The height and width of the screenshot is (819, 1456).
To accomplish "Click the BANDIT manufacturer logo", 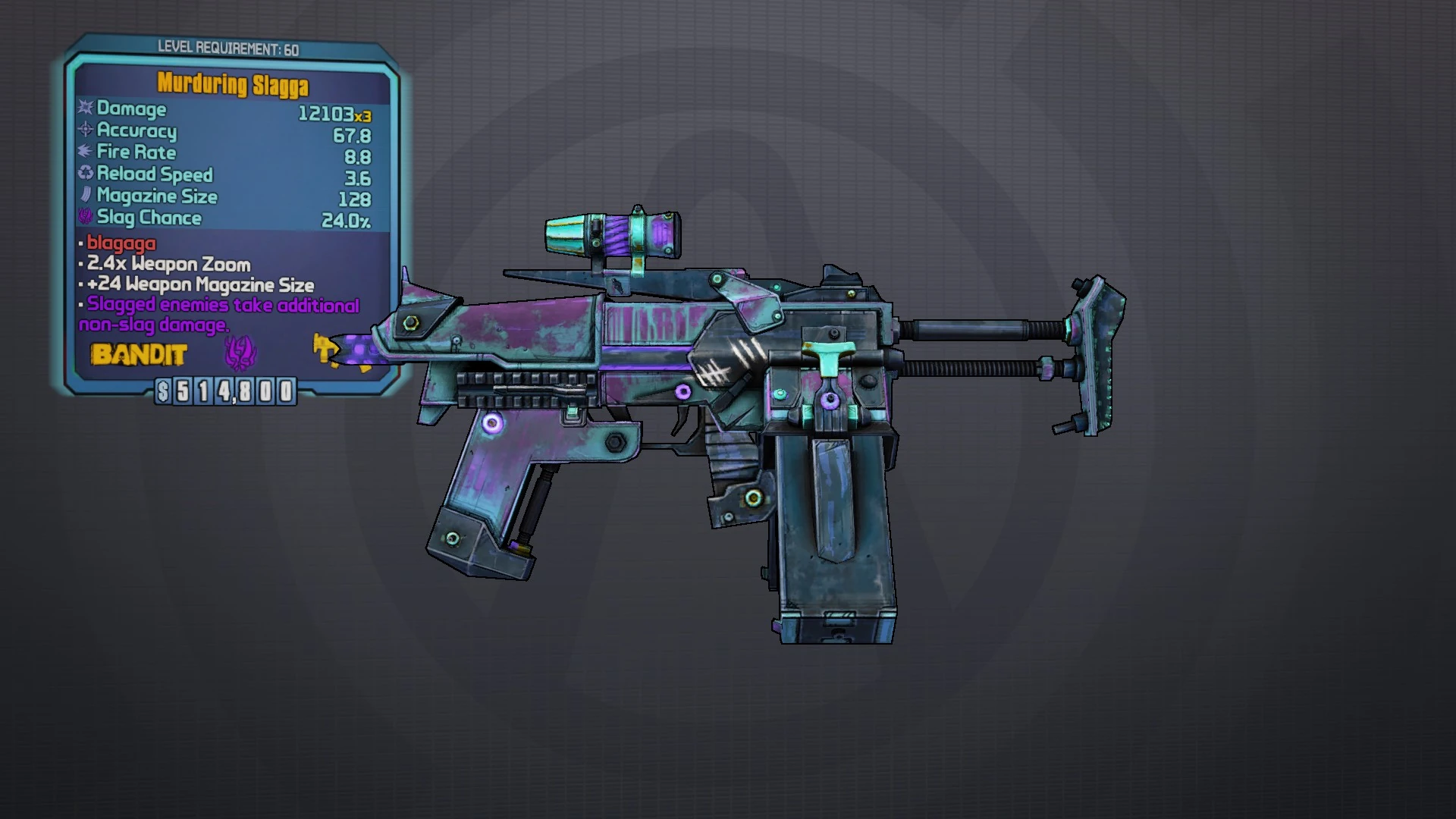I will (x=138, y=353).
